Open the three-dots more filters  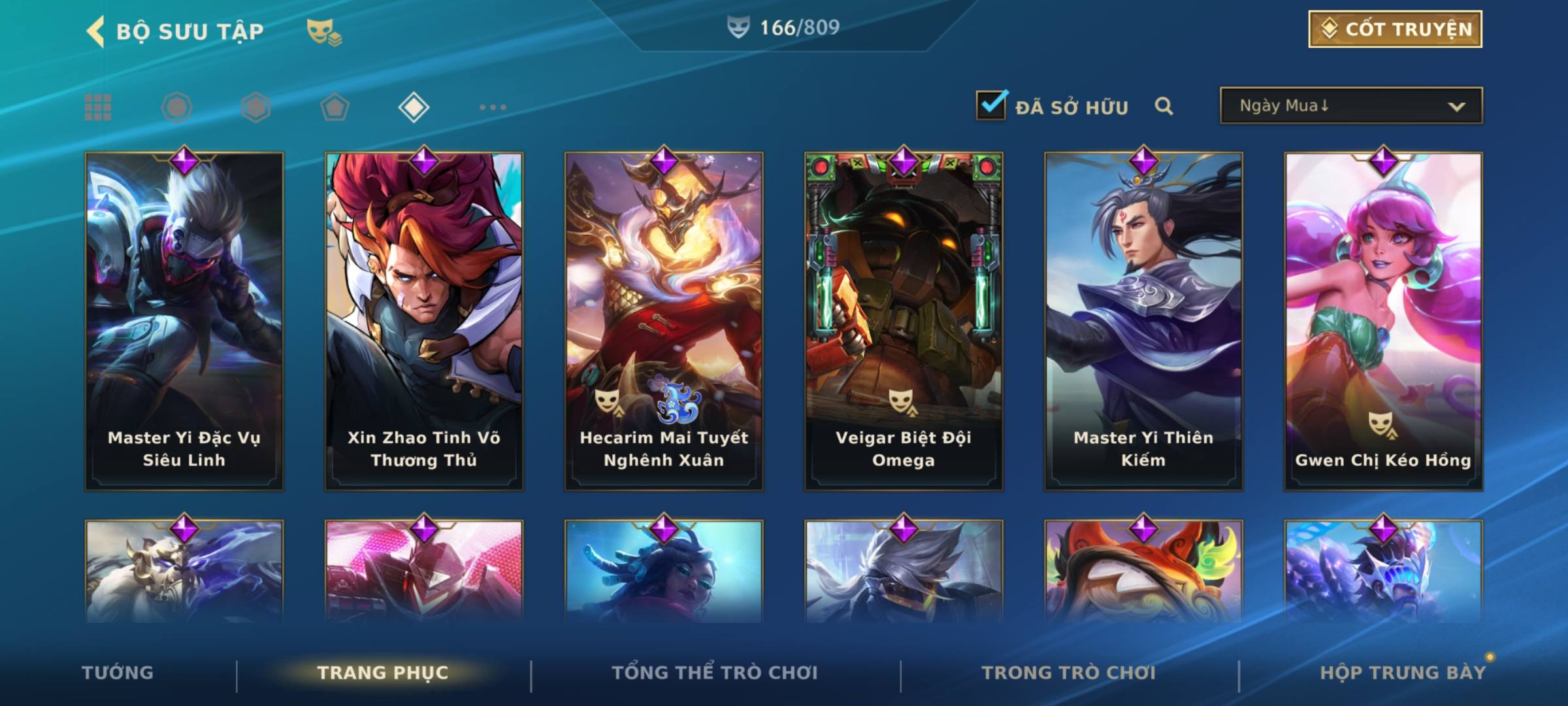[x=493, y=107]
